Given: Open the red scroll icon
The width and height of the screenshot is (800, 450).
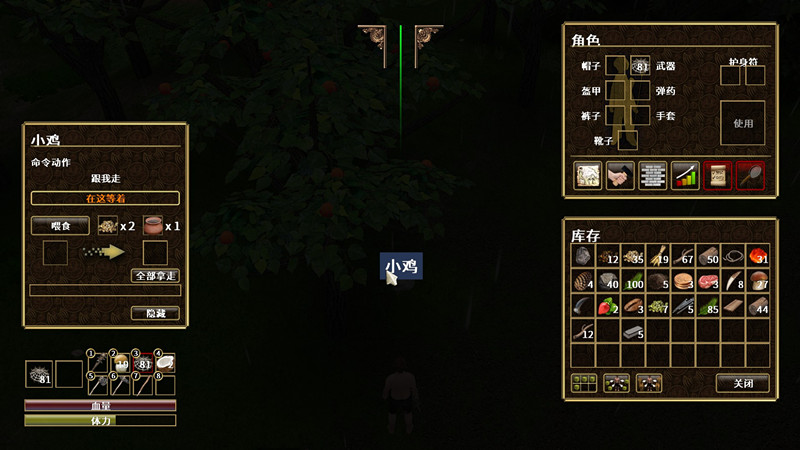Looking at the screenshot, I should 717,175.
